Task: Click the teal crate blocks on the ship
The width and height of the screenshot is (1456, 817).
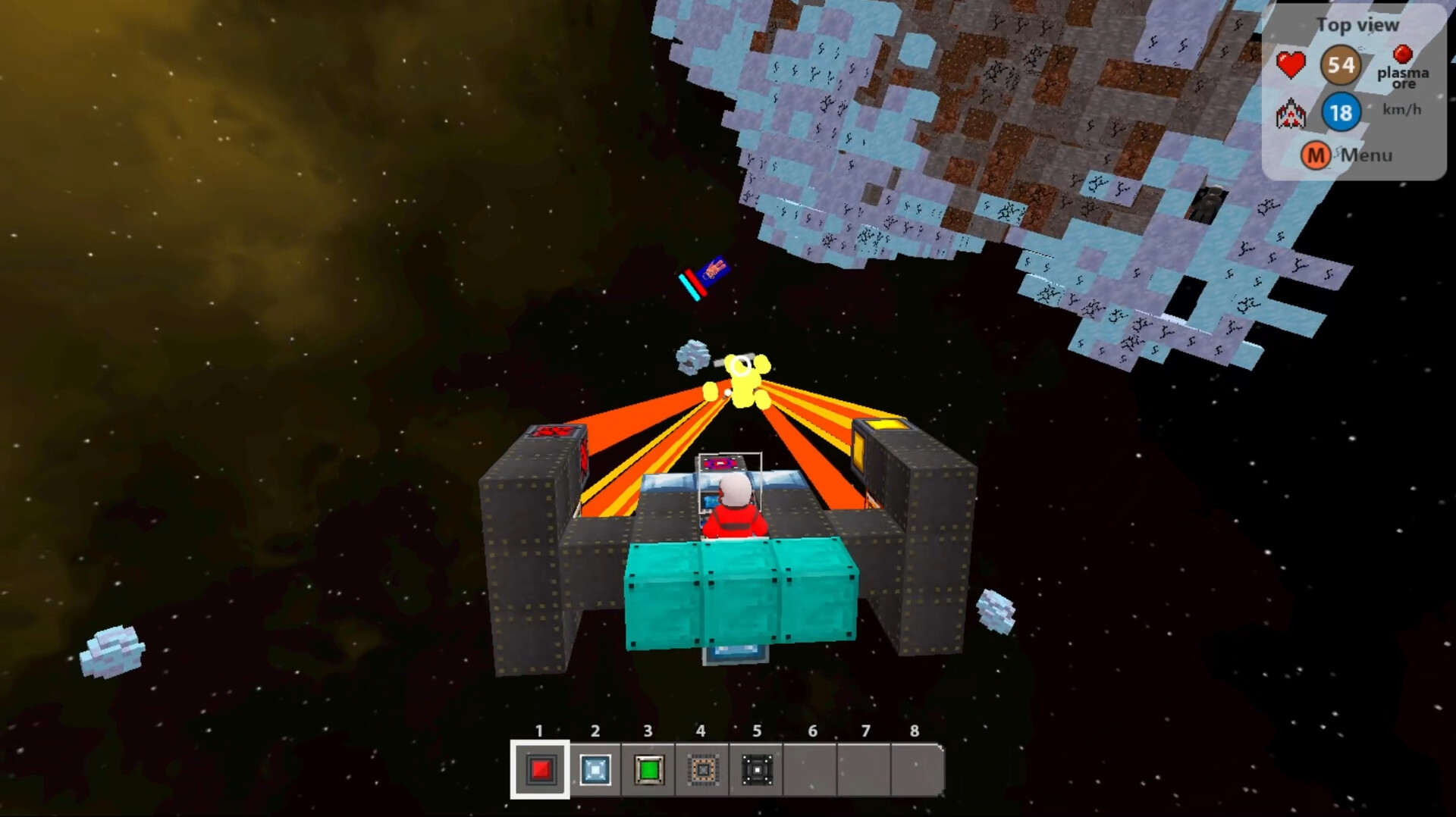Action: click(x=739, y=591)
